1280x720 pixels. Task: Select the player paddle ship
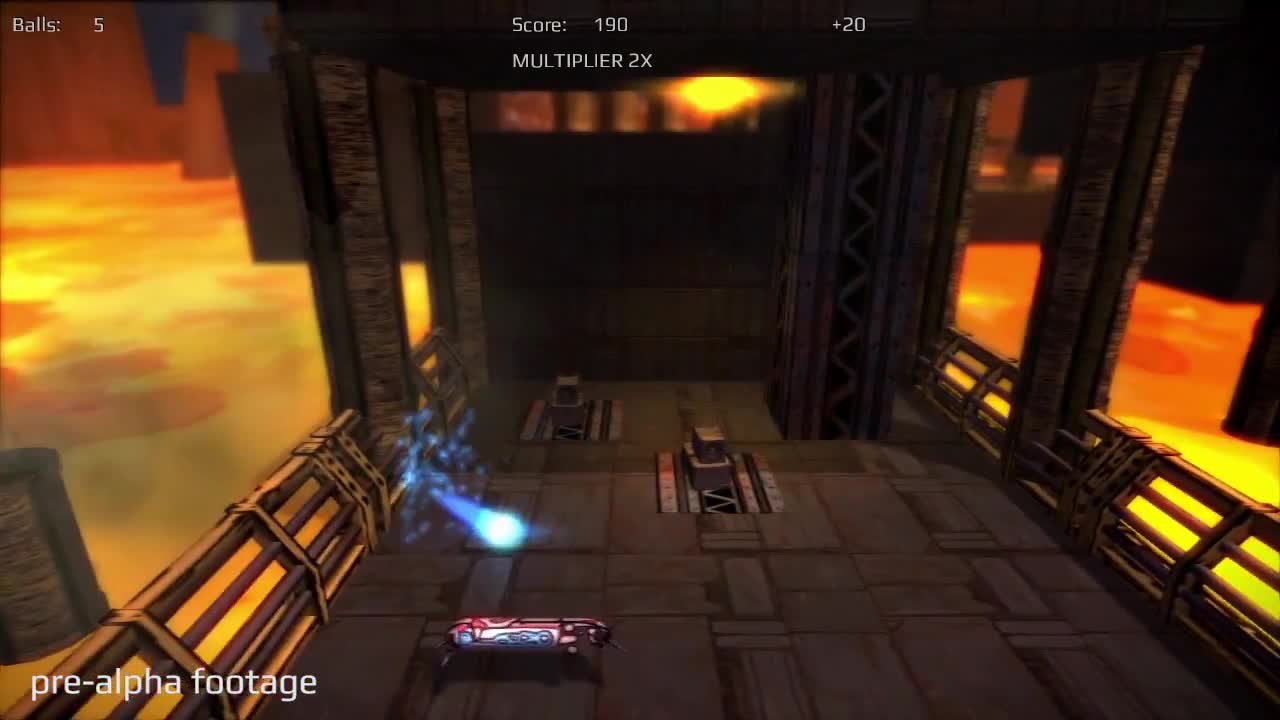pos(525,637)
